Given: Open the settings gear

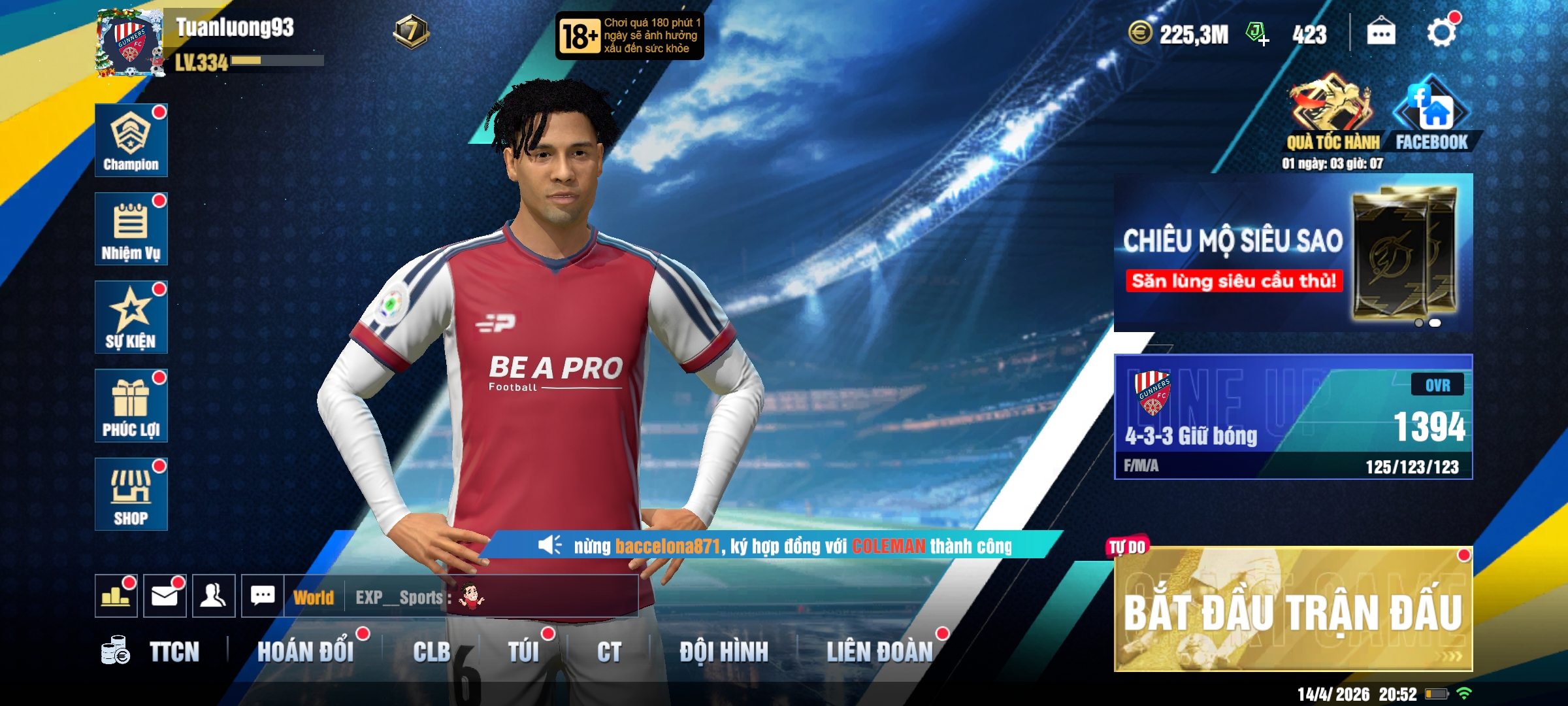Looking at the screenshot, I should pyautogui.click(x=1441, y=33).
